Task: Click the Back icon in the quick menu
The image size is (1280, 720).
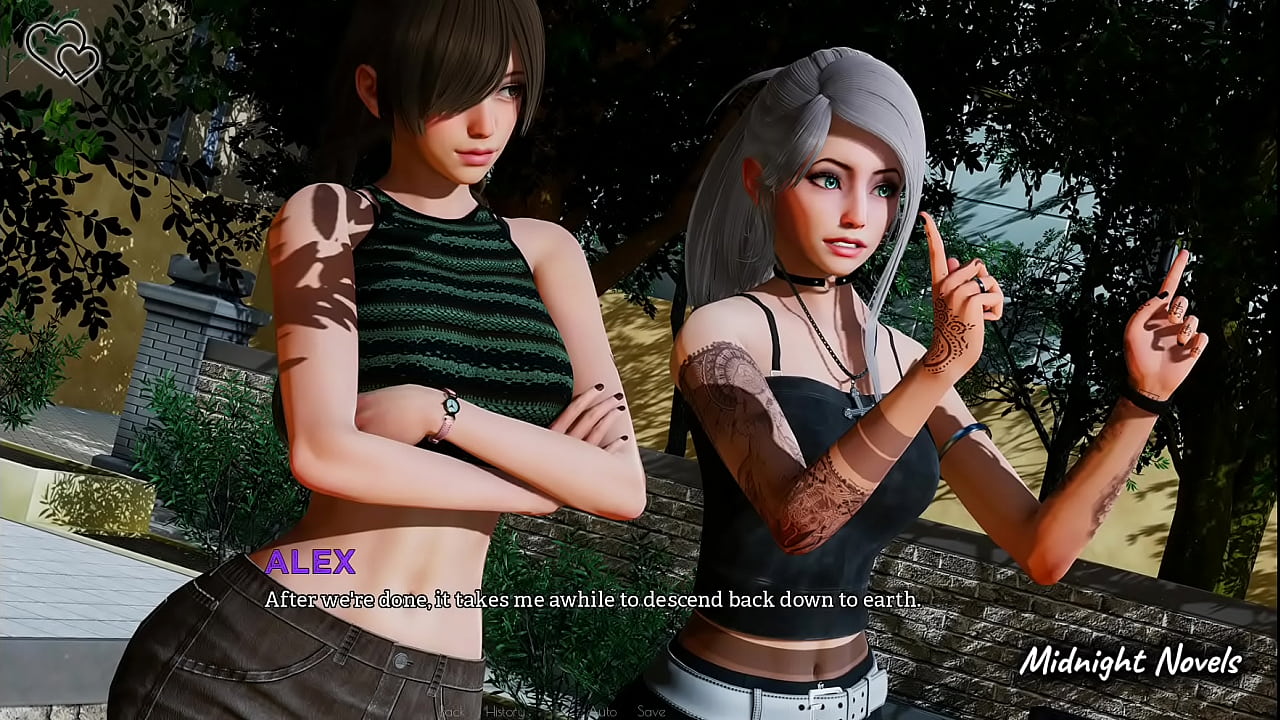Action: 450,712
